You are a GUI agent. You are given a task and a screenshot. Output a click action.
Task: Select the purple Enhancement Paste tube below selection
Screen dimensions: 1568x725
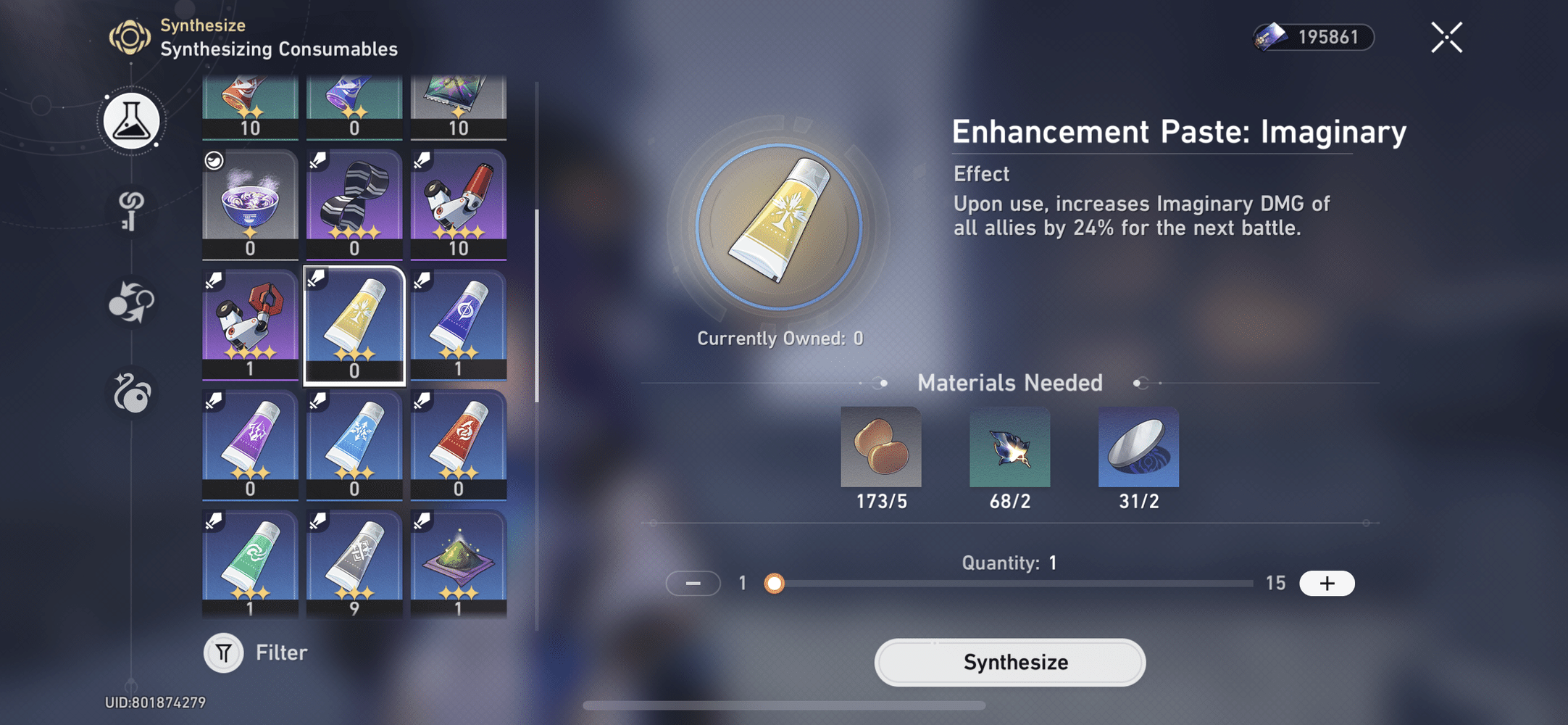pyautogui.click(x=250, y=442)
